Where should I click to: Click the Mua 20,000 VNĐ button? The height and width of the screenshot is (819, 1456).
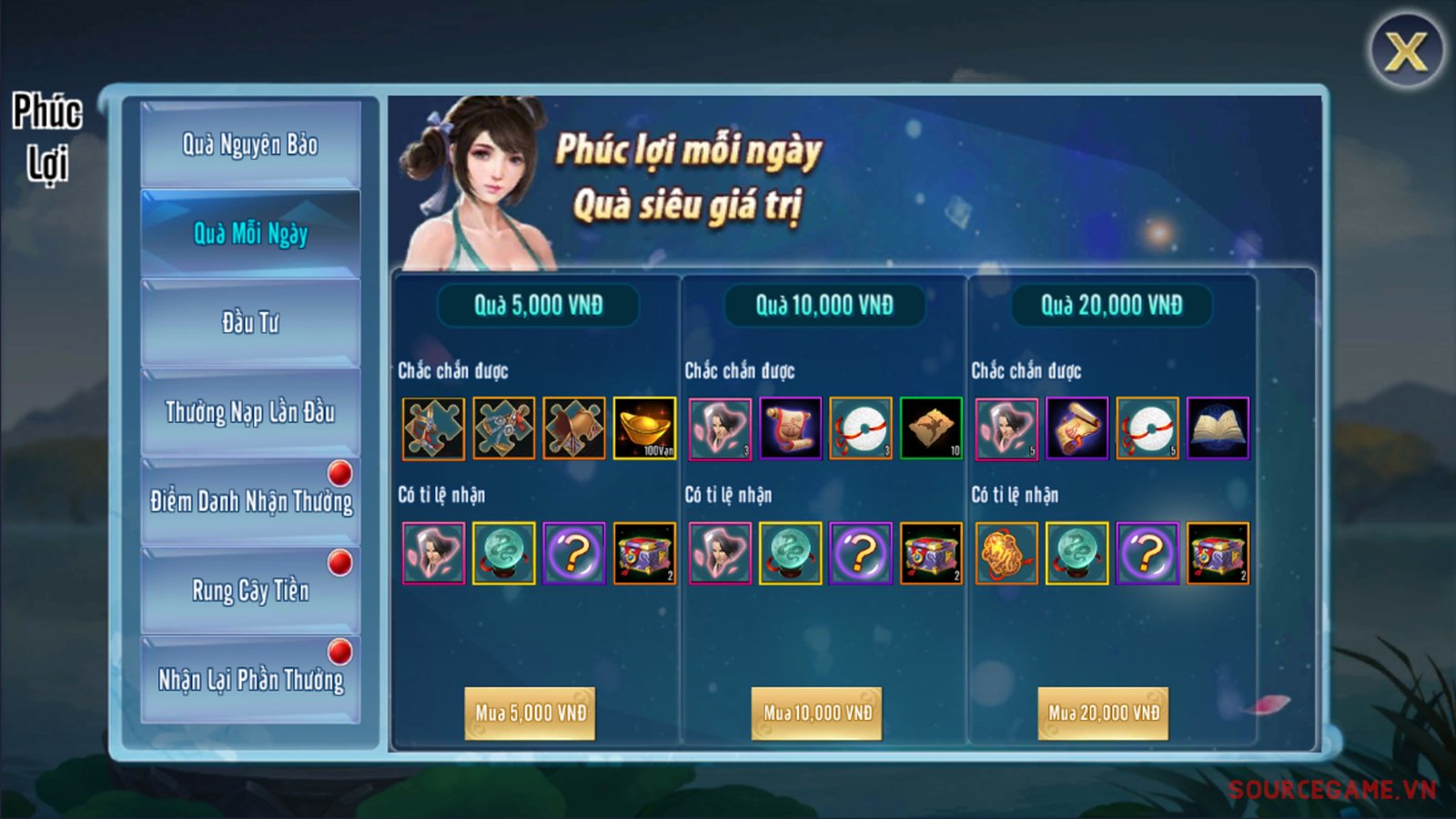click(x=1104, y=713)
